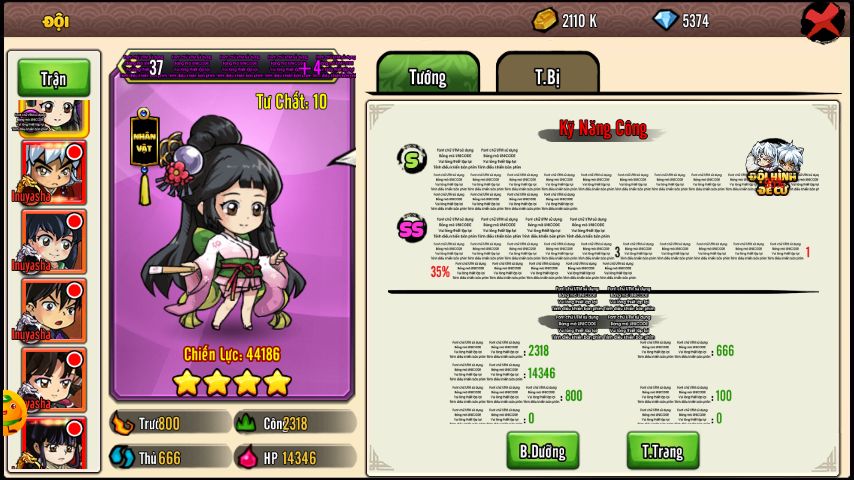Screen dimensions: 854x480
Task: Choose the white-haired Inuyasha portrait
Action: coord(53,170)
